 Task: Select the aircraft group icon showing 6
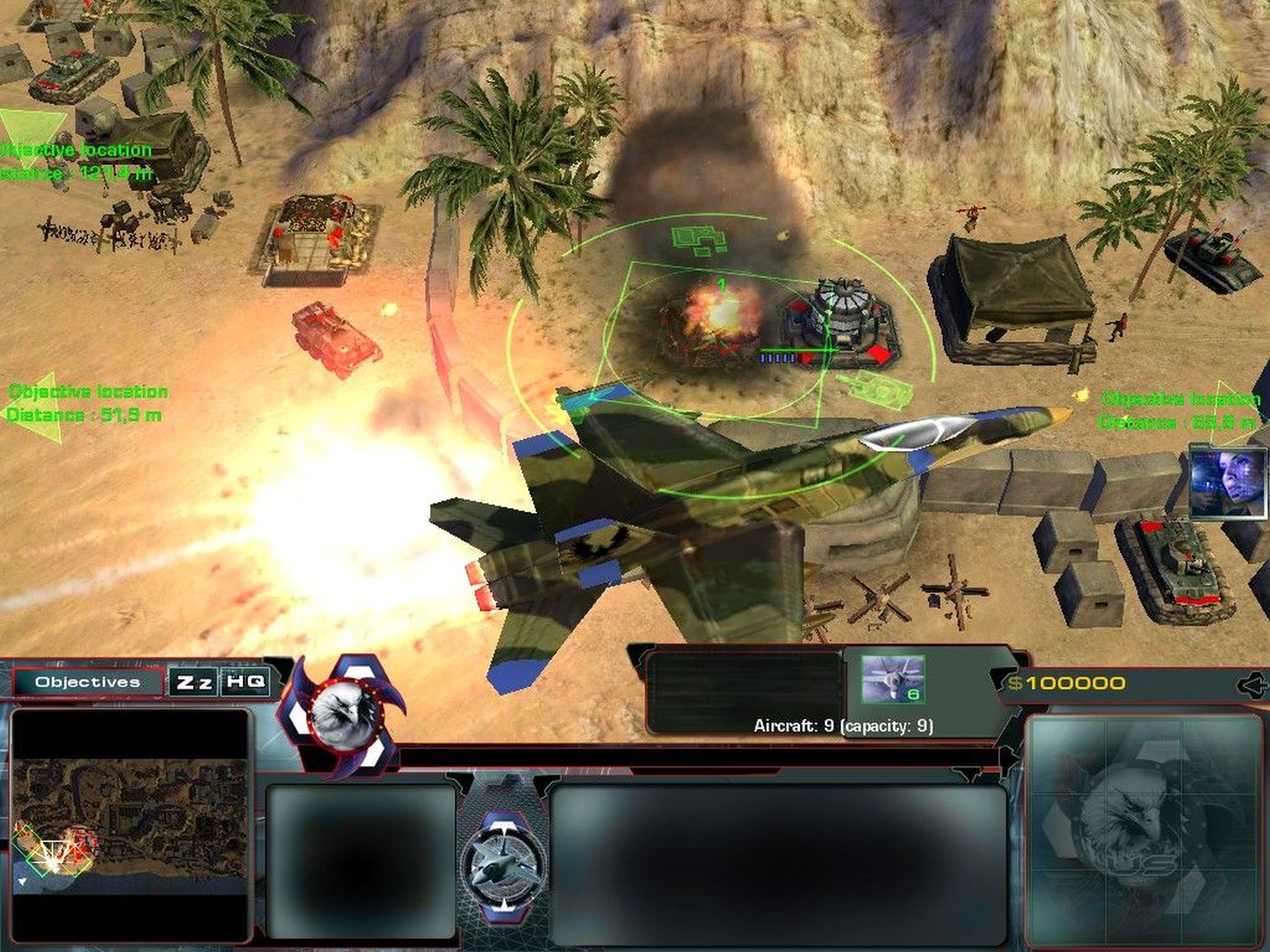[892, 679]
